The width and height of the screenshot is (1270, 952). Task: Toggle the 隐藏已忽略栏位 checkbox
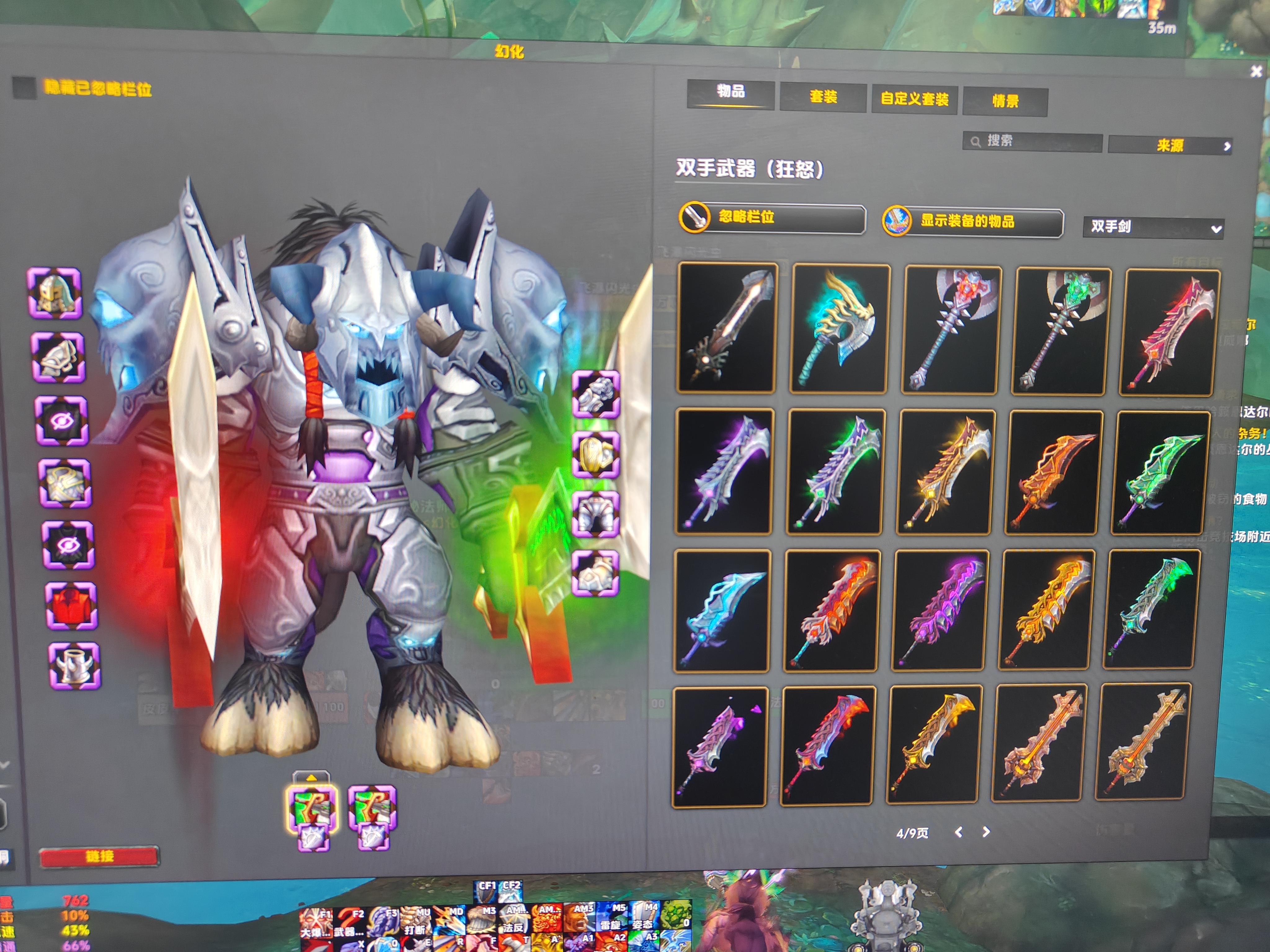(24, 87)
